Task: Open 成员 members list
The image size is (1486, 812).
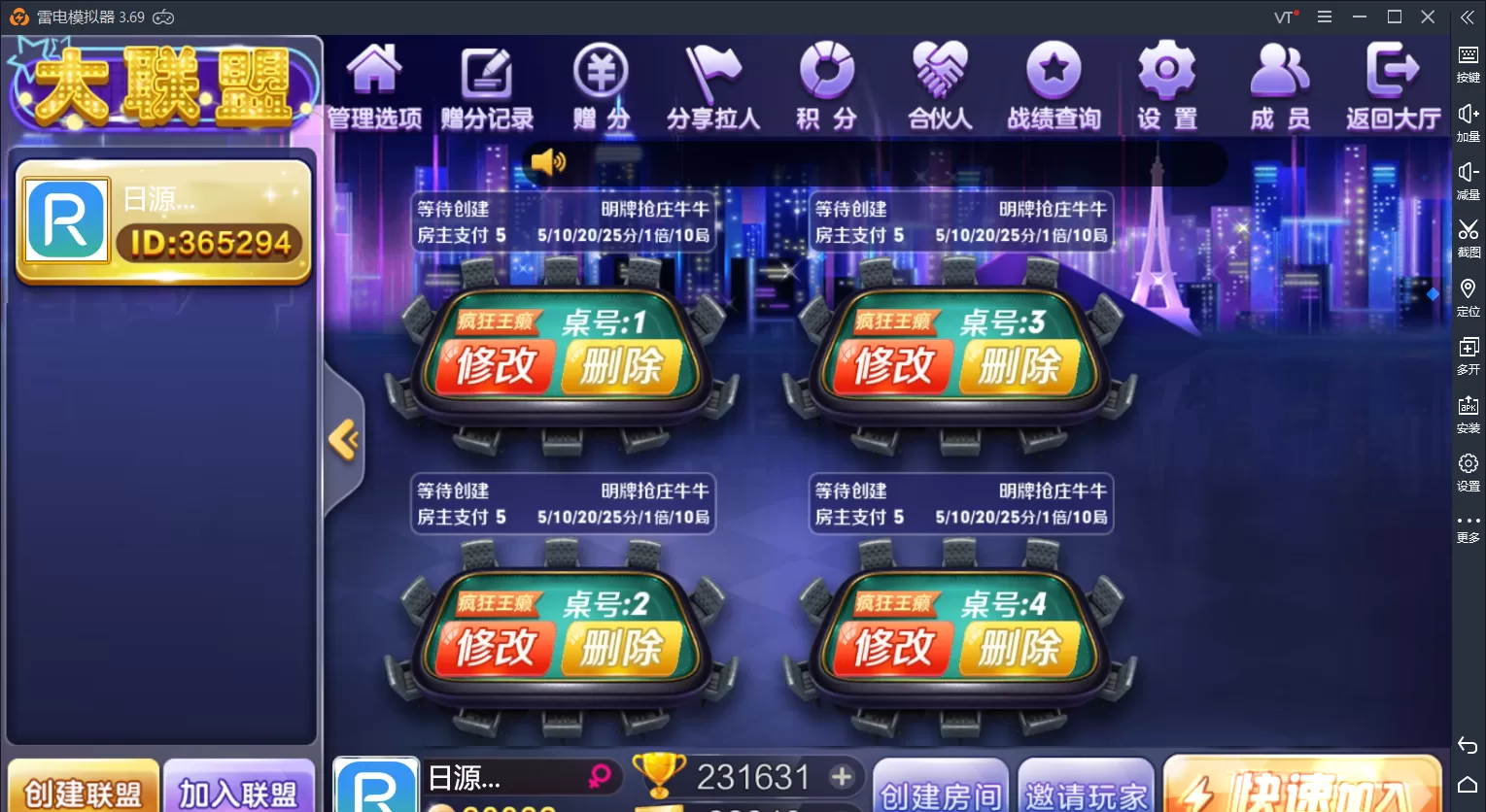Action: [1280, 85]
